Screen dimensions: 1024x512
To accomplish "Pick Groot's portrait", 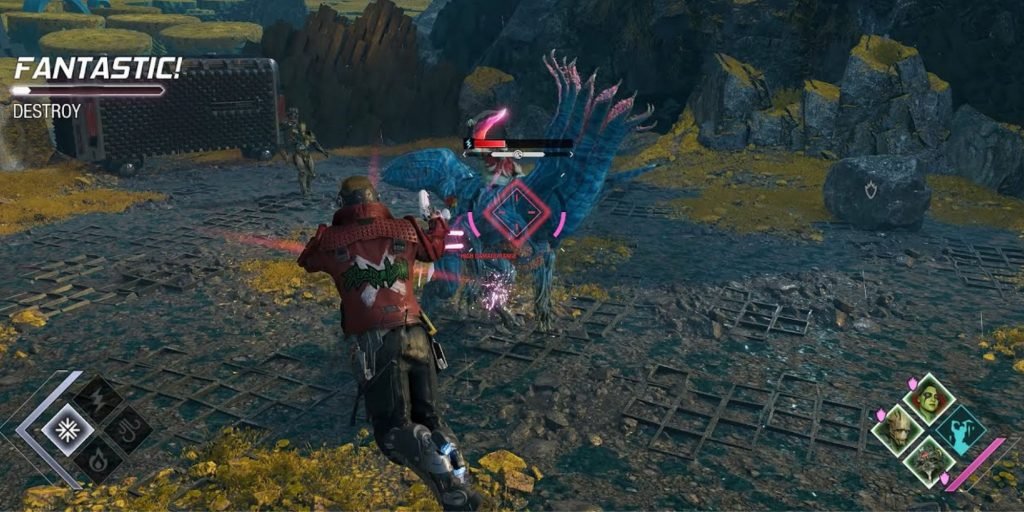I will [x=895, y=431].
